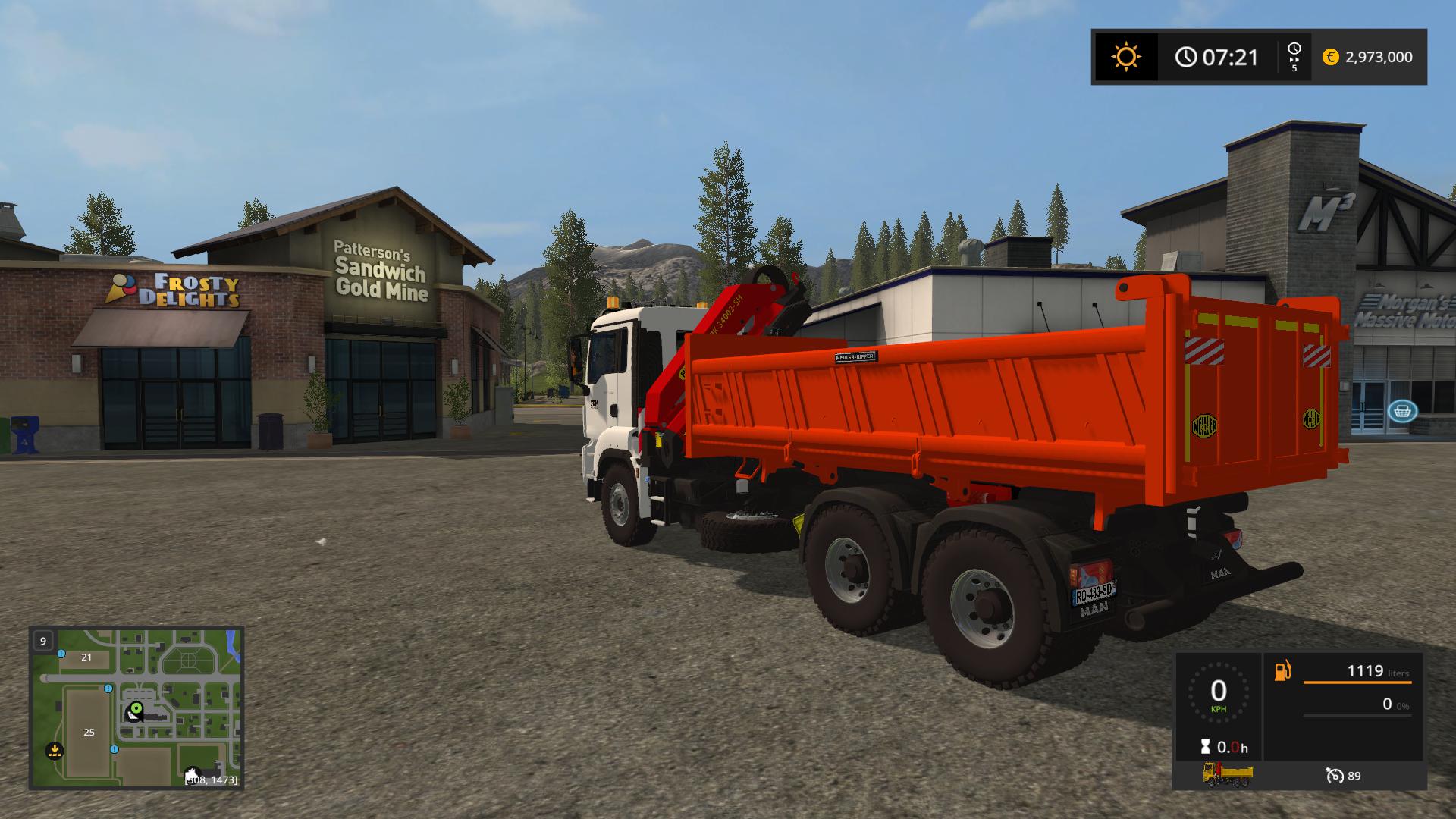Select field 21 on the minimap
The height and width of the screenshot is (819, 1456).
click(86, 657)
